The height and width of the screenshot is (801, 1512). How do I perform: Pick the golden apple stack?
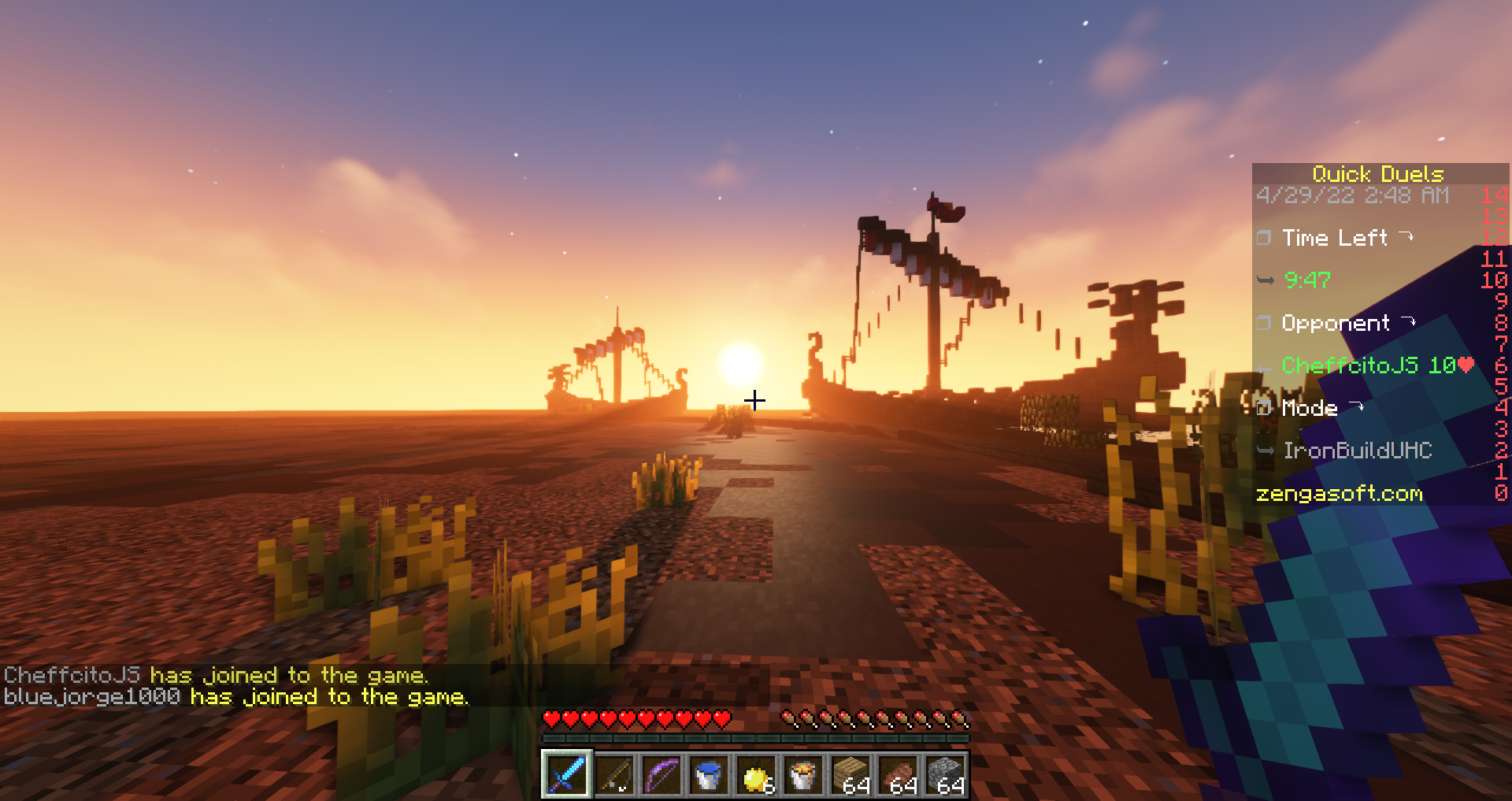pyautogui.click(x=756, y=775)
